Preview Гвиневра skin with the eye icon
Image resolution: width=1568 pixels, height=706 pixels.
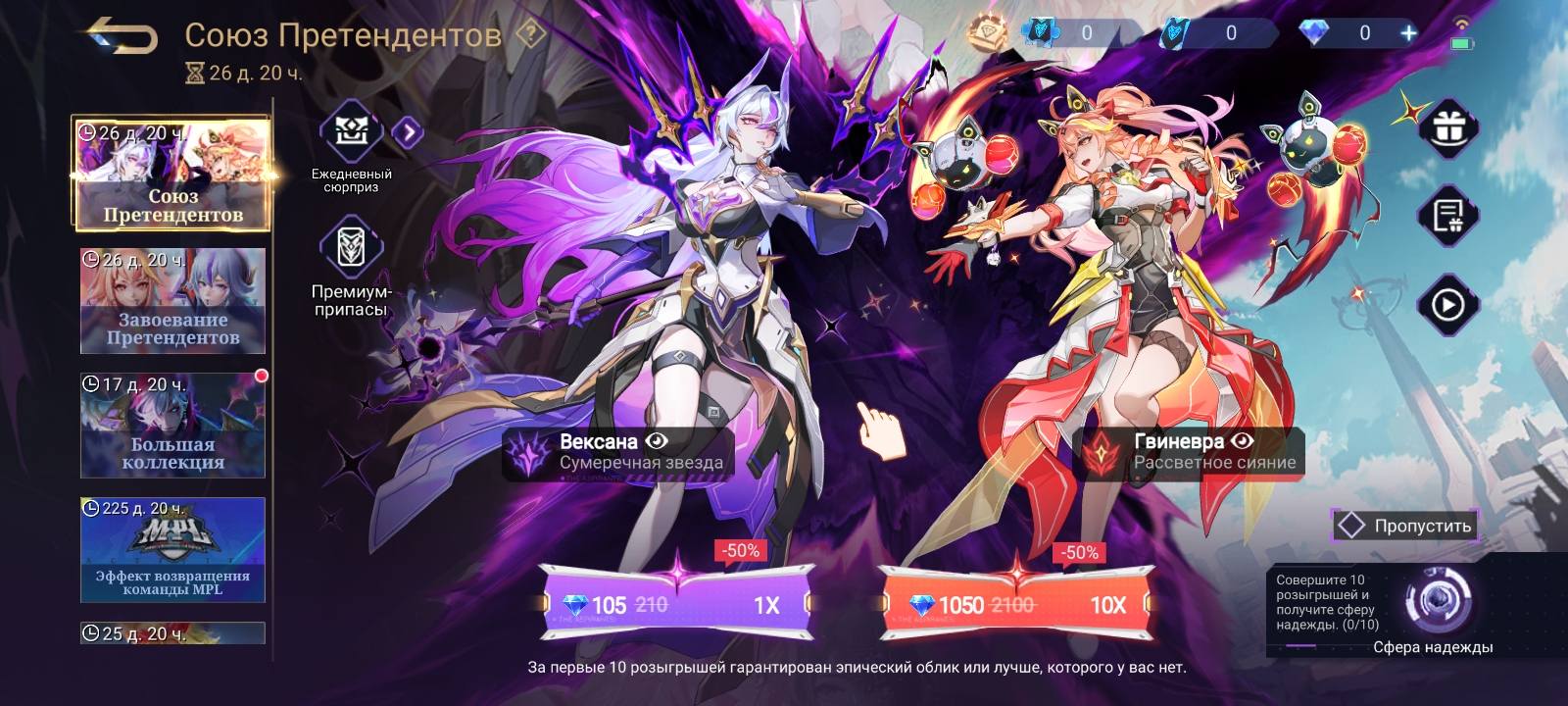click(x=1243, y=441)
